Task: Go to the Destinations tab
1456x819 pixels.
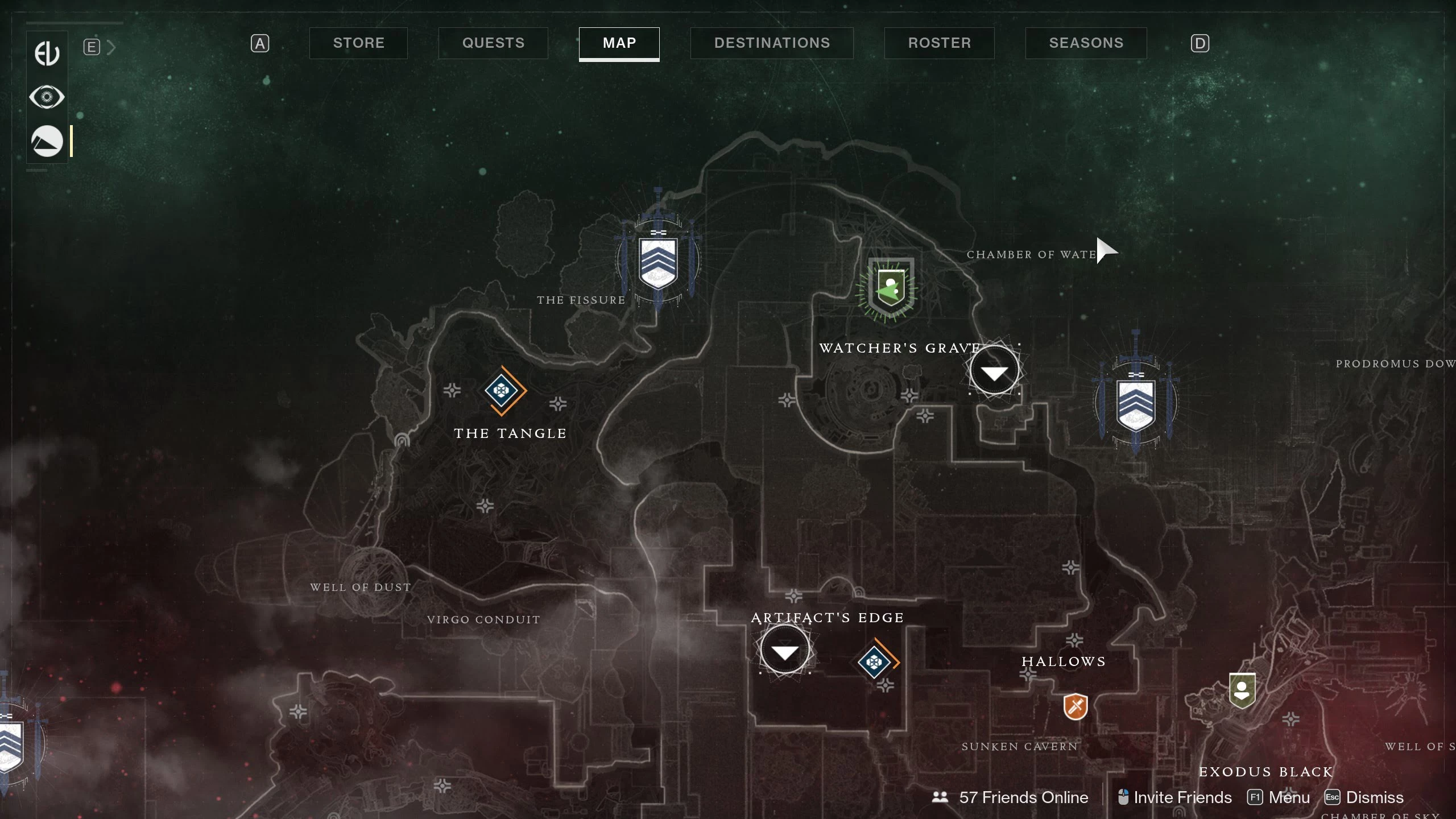Action: point(772,43)
